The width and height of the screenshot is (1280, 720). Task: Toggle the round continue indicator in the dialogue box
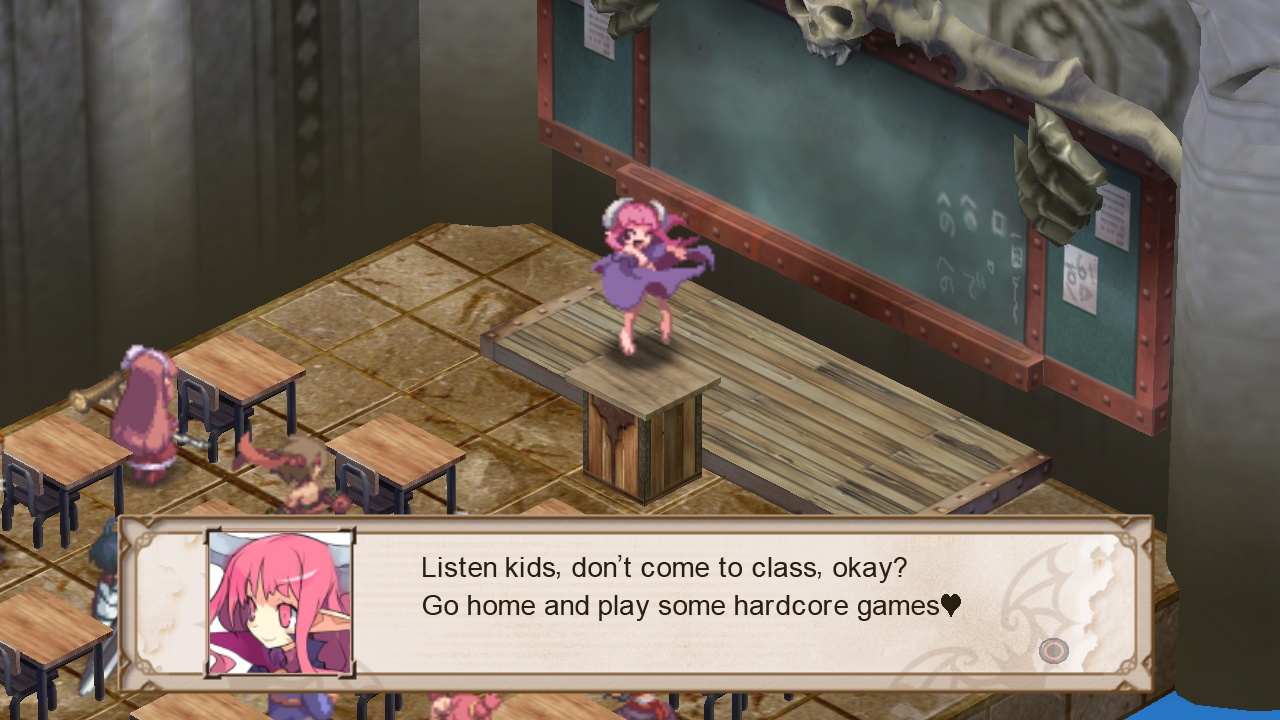coord(1054,651)
